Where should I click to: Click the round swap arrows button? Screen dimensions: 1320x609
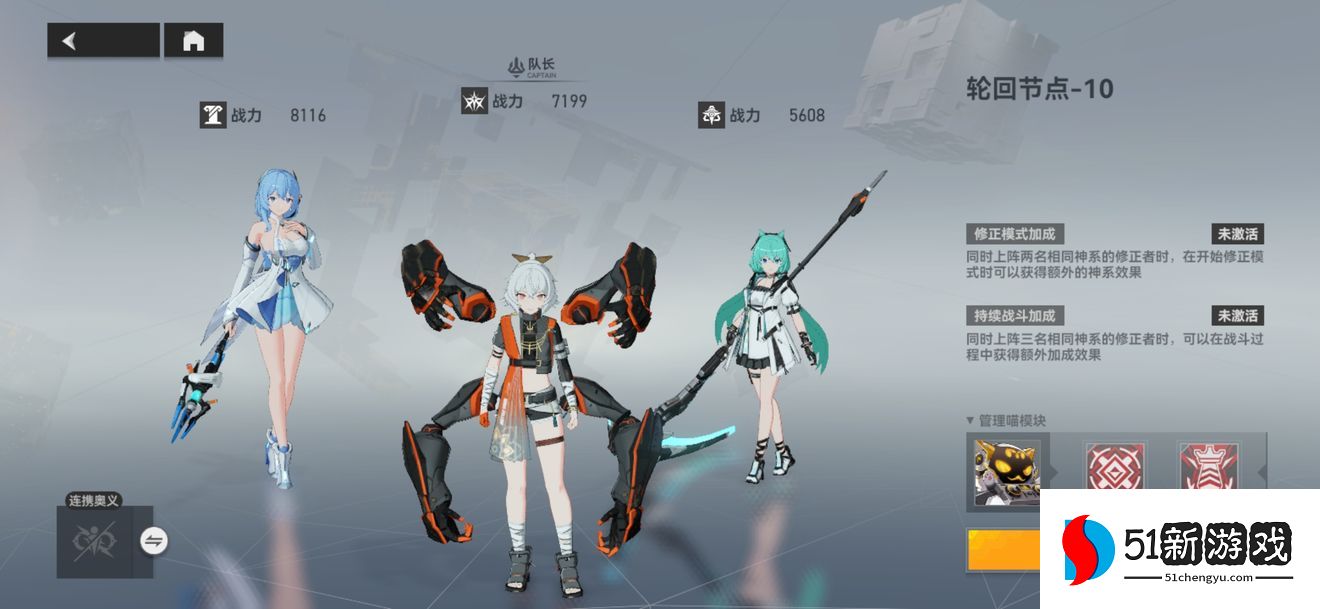pyautogui.click(x=153, y=541)
